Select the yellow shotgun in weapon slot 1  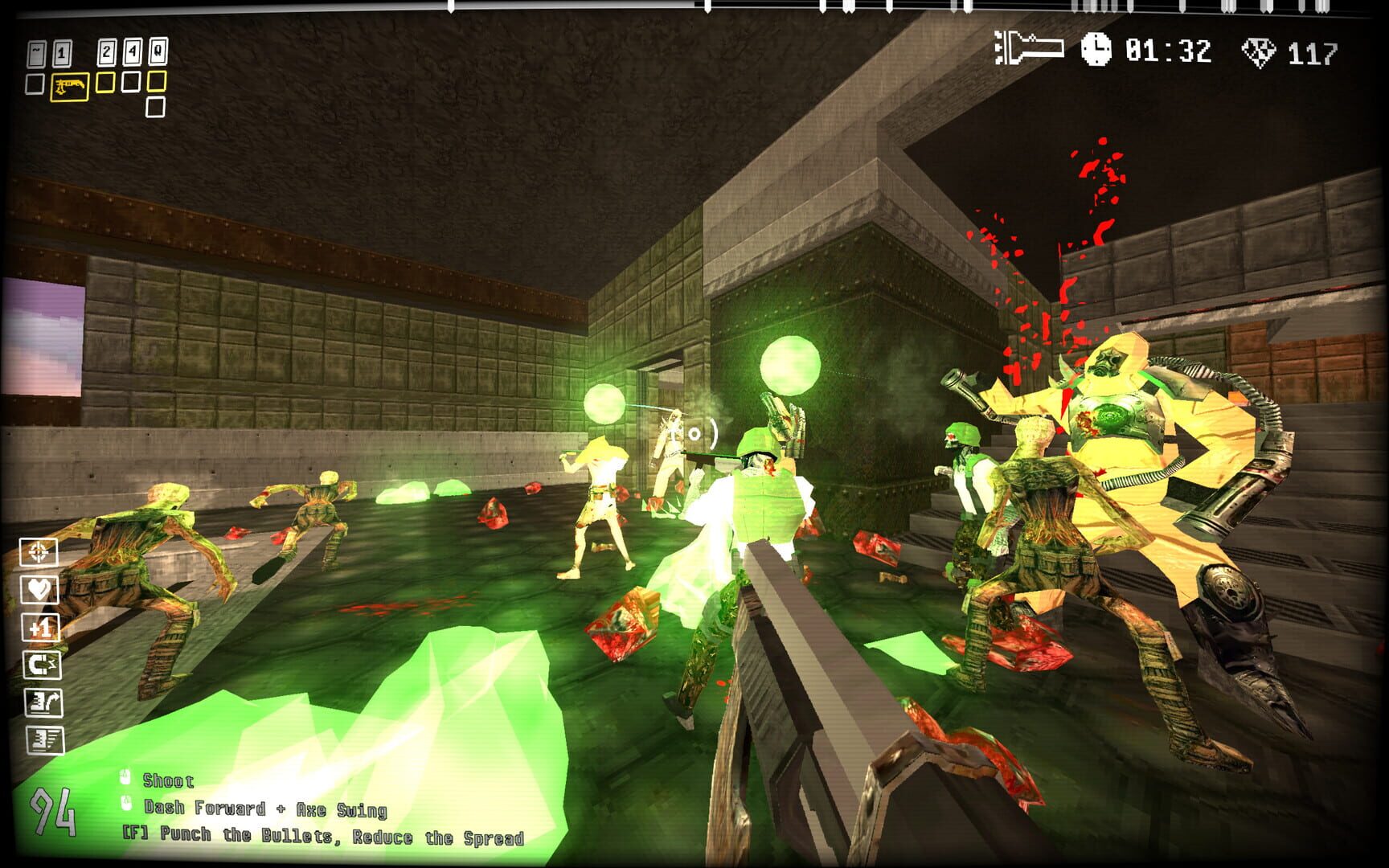coord(69,85)
